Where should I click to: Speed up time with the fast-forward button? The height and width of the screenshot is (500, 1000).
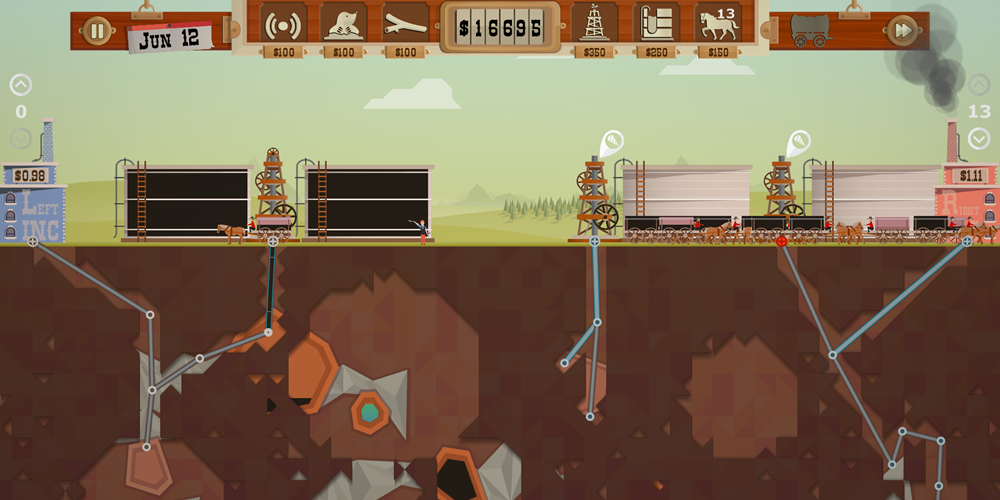[x=902, y=30]
